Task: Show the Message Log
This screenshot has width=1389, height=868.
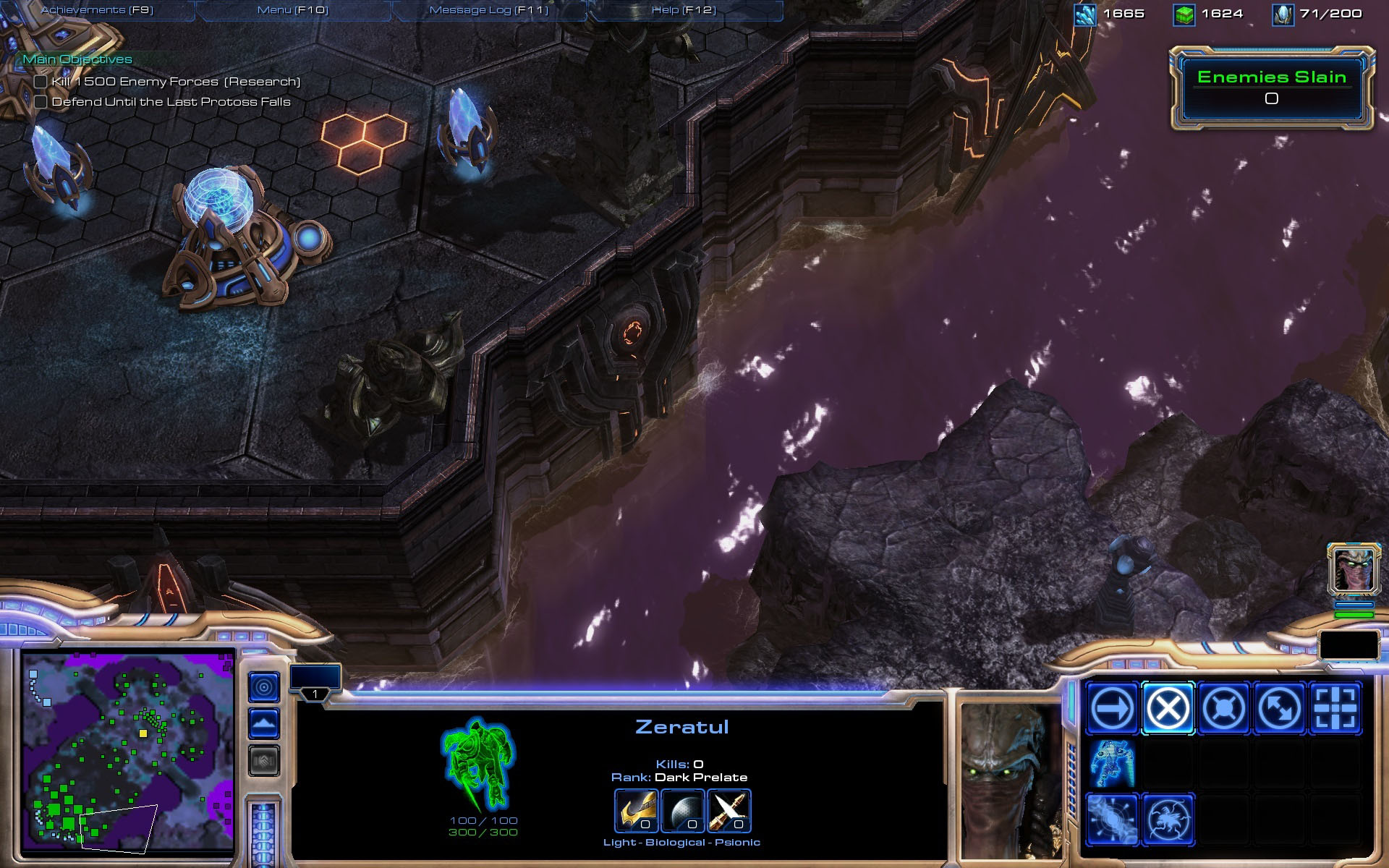Action: 489,10
